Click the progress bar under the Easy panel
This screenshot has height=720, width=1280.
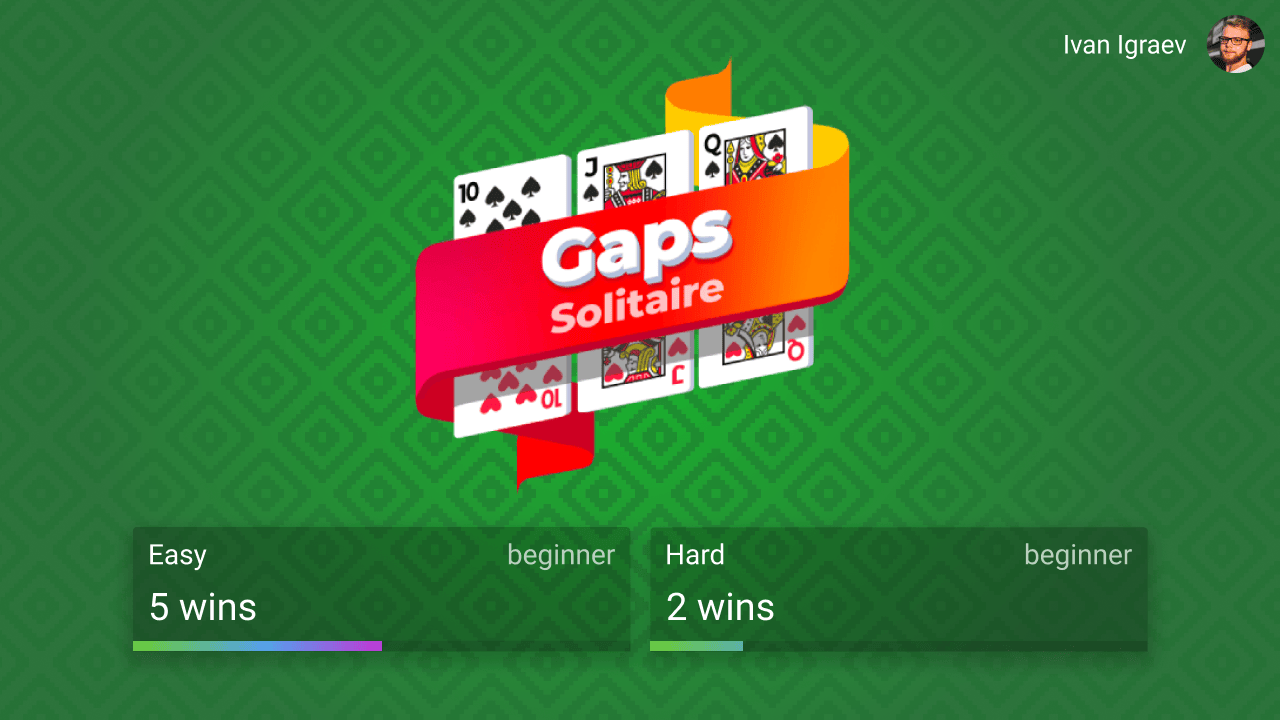coord(380,646)
